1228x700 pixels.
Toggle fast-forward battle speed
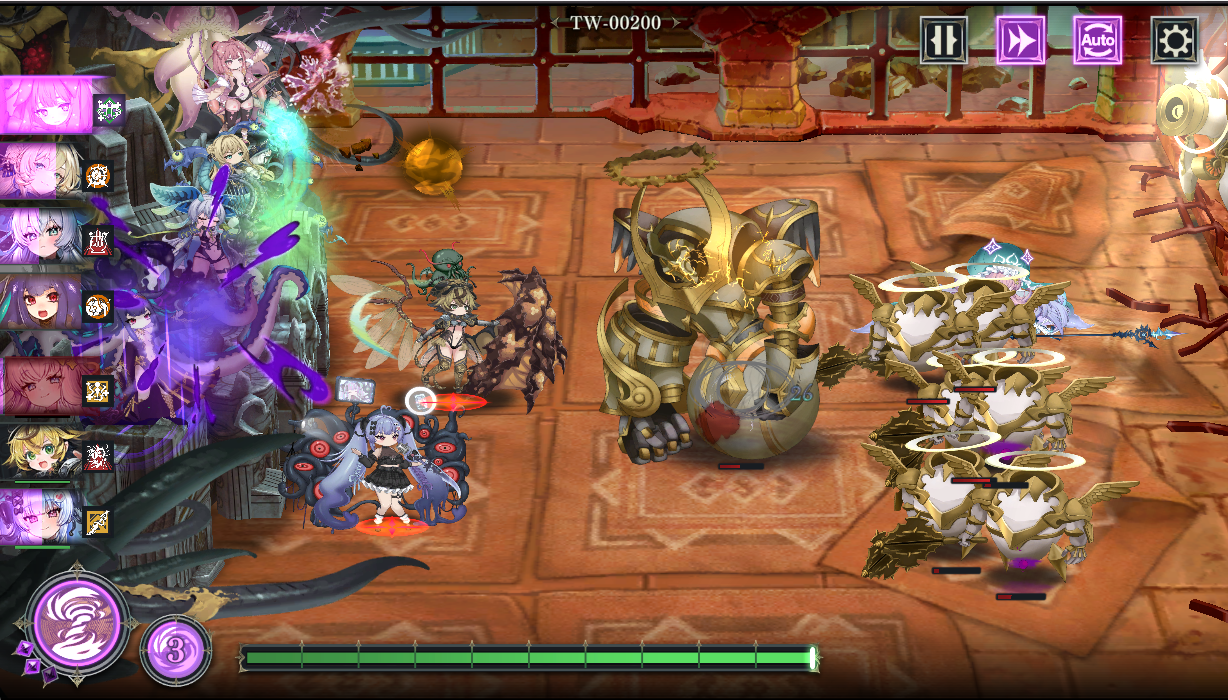1020,40
